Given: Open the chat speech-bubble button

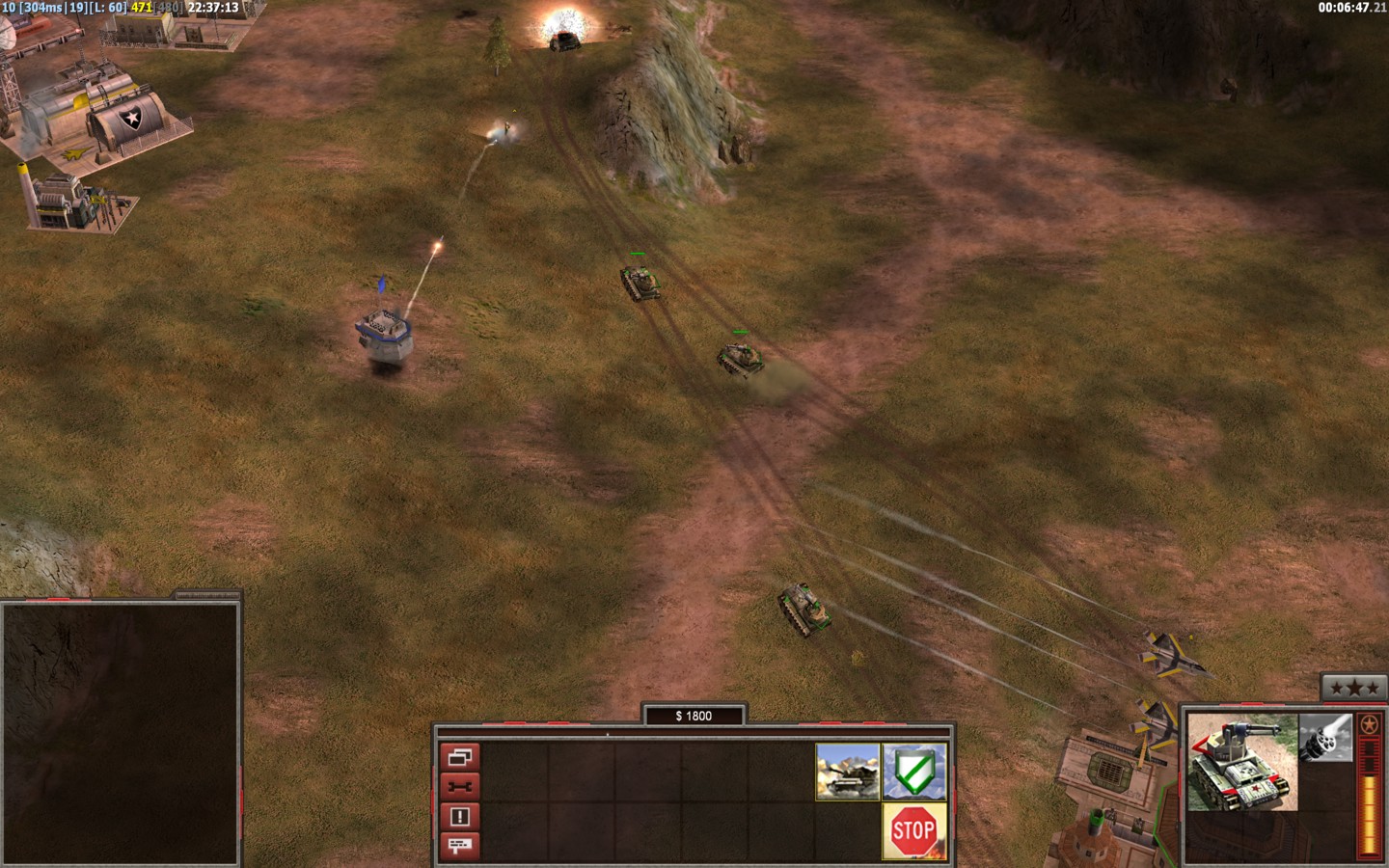Looking at the screenshot, I should pyautogui.click(x=459, y=846).
